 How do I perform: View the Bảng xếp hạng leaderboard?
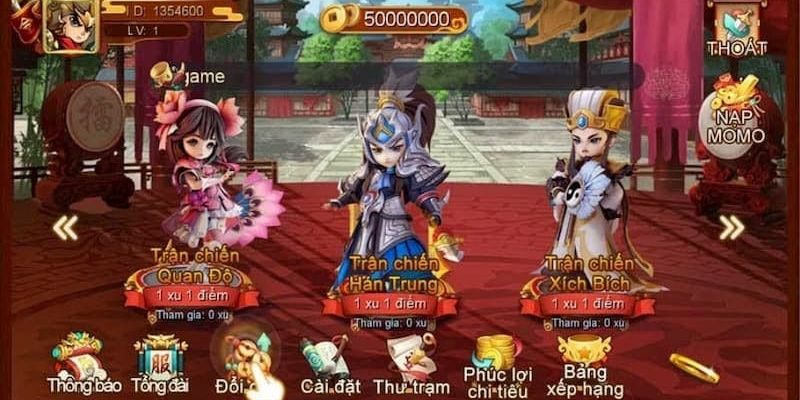pyautogui.click(x=585, y=362)
